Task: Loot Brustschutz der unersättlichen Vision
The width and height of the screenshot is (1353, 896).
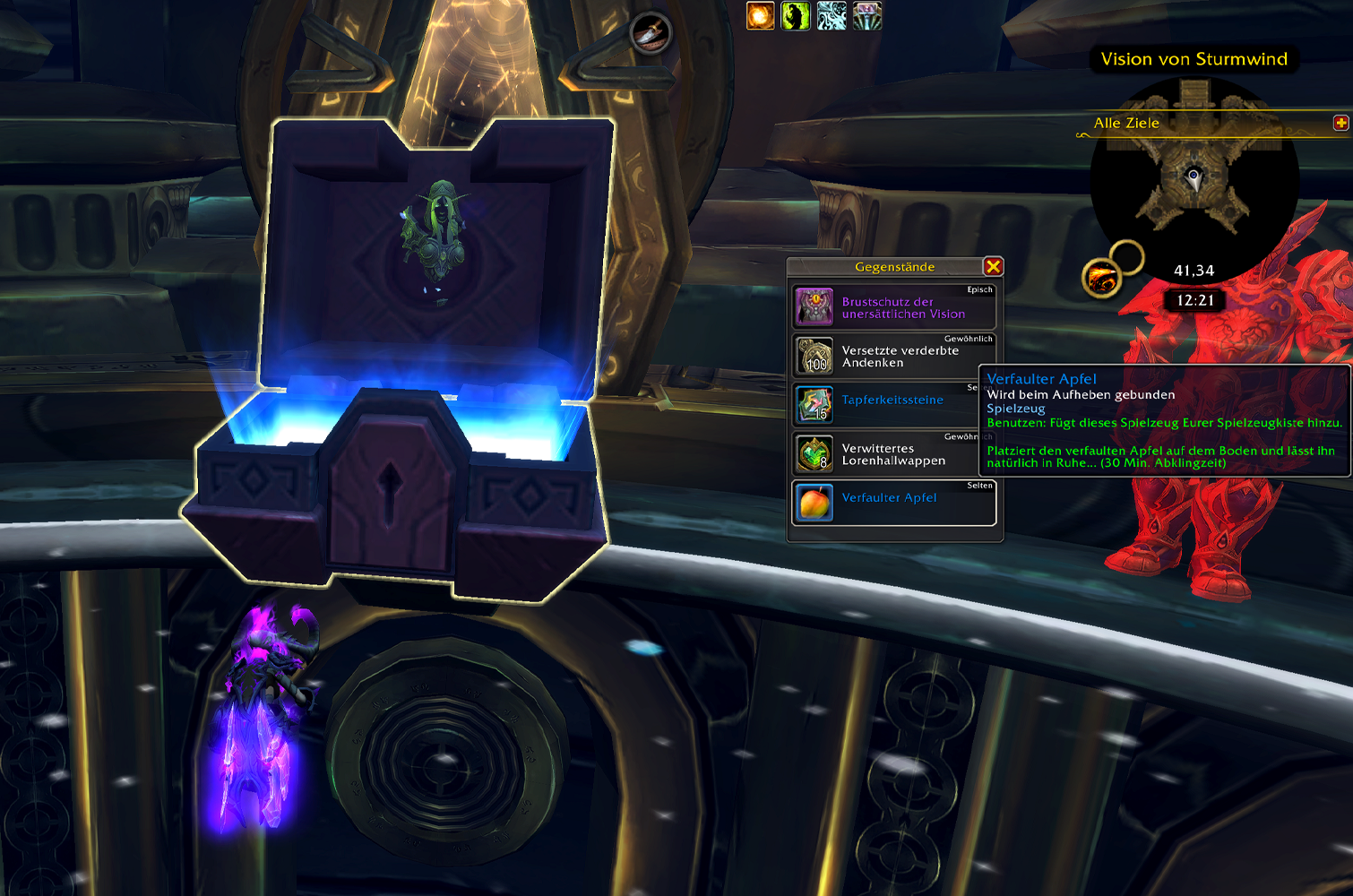Action: tap(893, 307)
